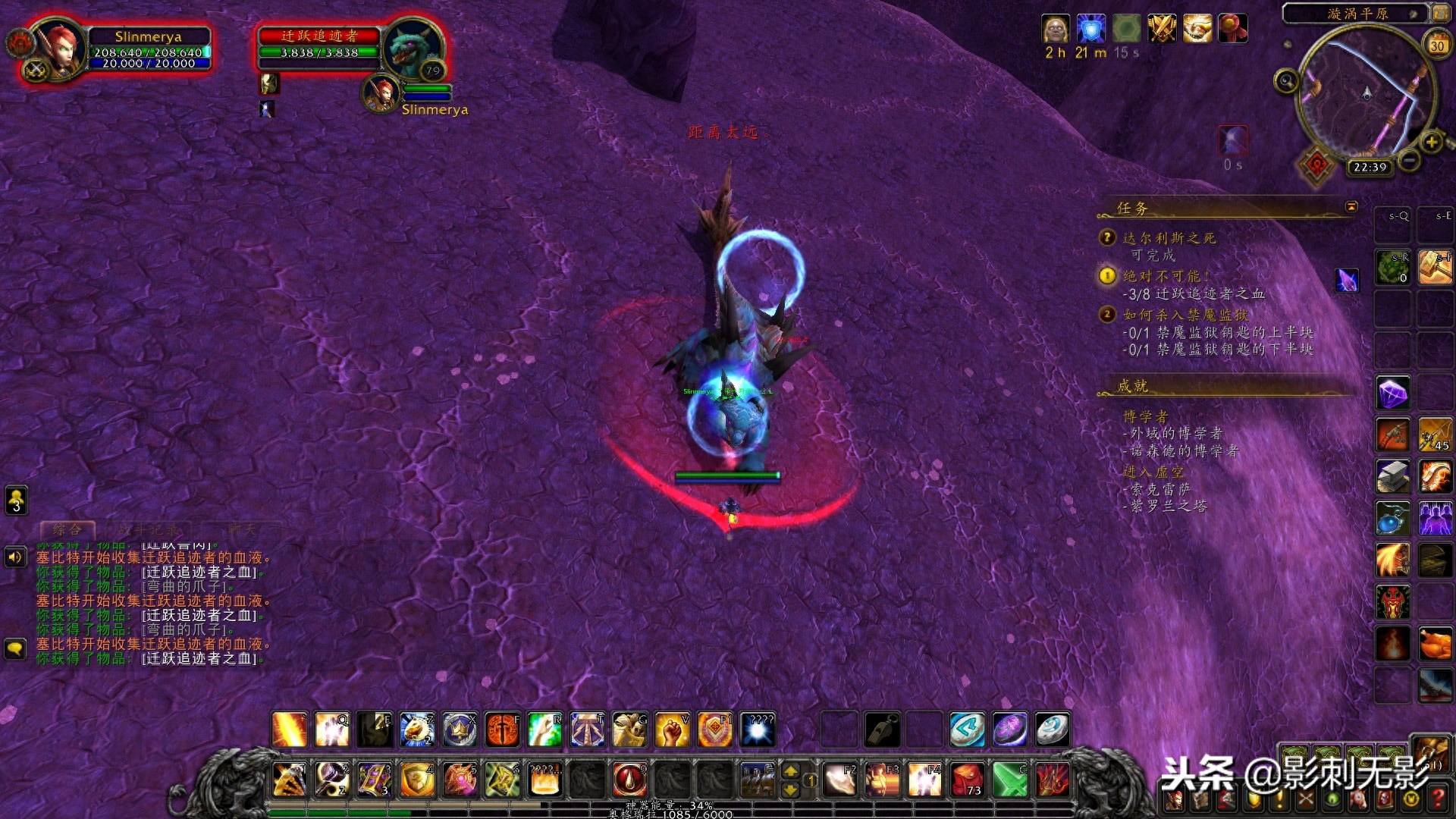Use the blood drop ability on key 9
This screenshot has width=1456, height=819.
[x=629, y=780]
